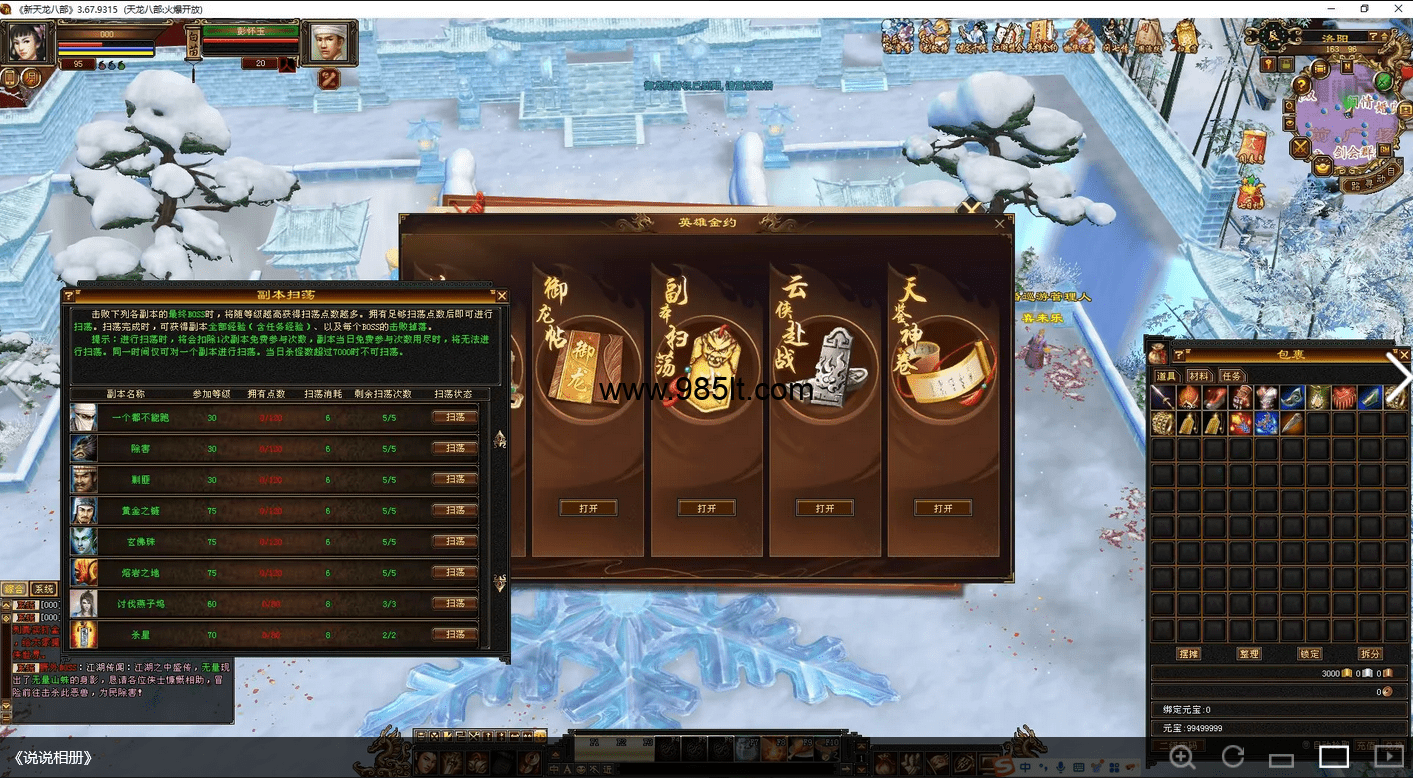
Task: Sweep the 杀星 dungeon row
Action: pyautogui.click(x=455, y=634)
